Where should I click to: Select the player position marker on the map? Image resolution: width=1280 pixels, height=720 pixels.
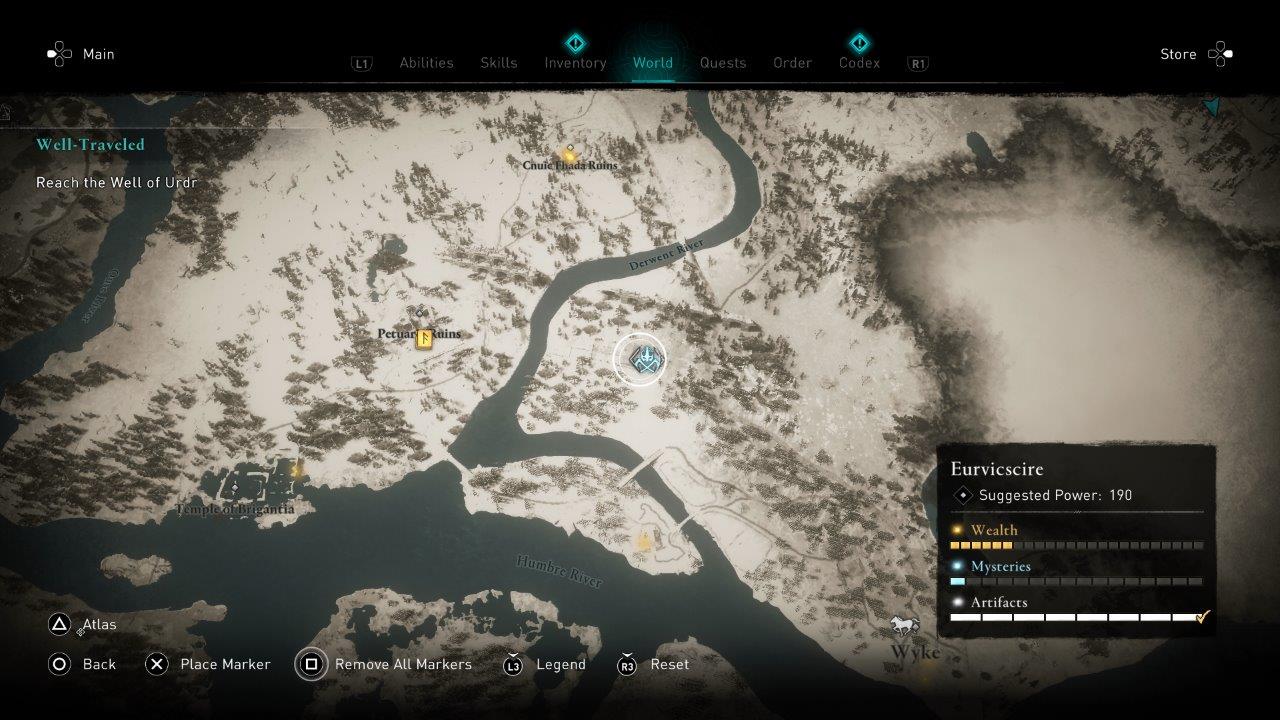tap(641, 358)
